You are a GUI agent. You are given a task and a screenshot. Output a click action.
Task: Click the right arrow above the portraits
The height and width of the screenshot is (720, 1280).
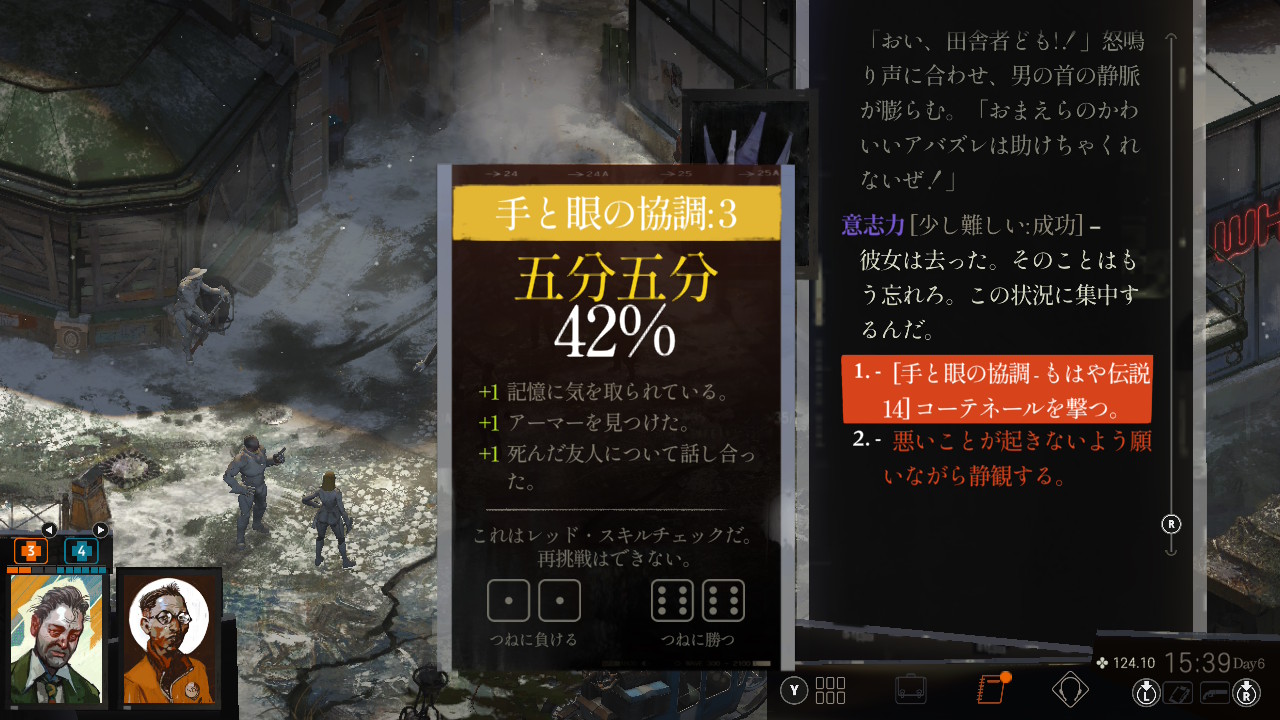click(100, 530)
